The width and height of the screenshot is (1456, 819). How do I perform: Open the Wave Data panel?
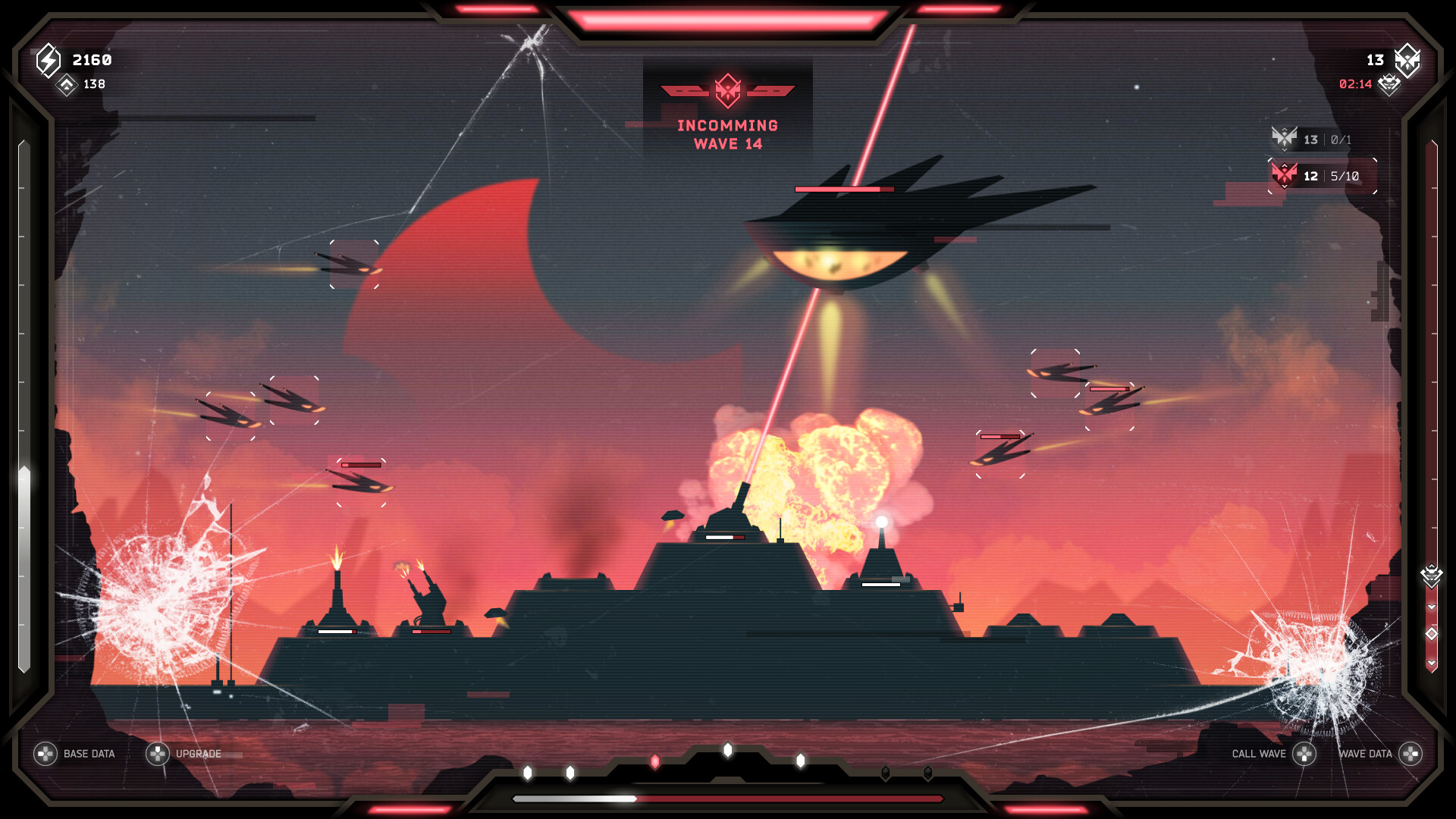point(1367,754)
